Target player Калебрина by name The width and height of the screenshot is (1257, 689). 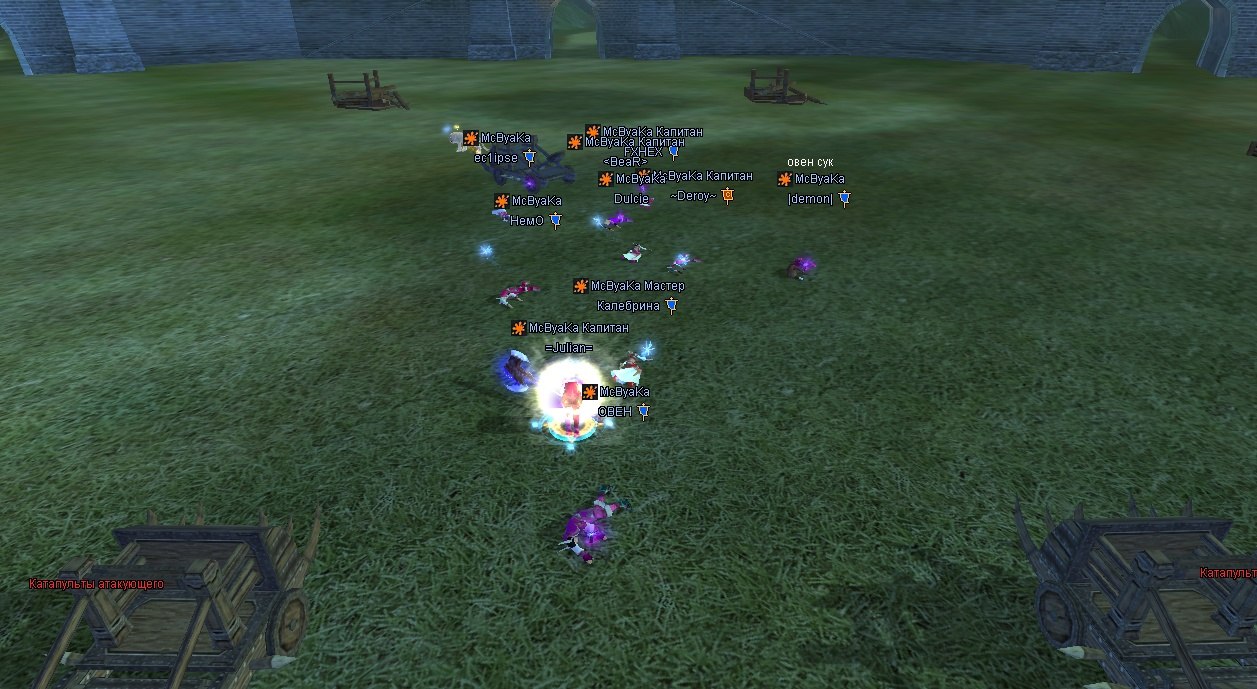[628, 306]
